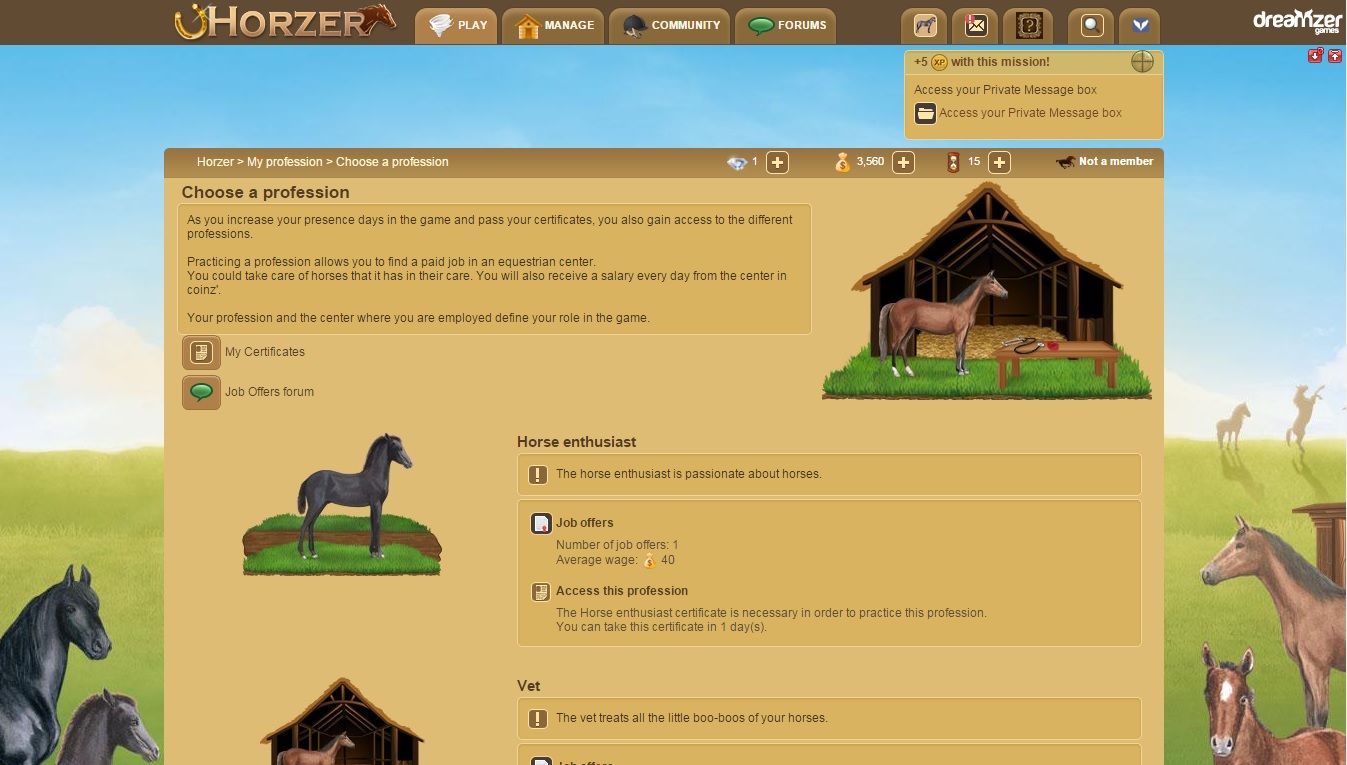Open the FORUMS section
The width and height of the screenshot is (1347, 765).
(x=786, y=26)
